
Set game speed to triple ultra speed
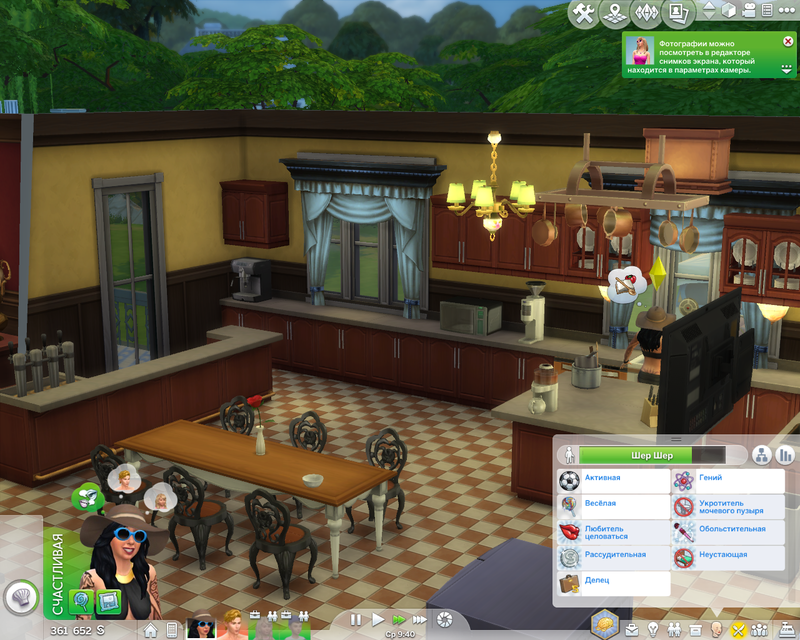pyautogui.click(x=421, y=620)
